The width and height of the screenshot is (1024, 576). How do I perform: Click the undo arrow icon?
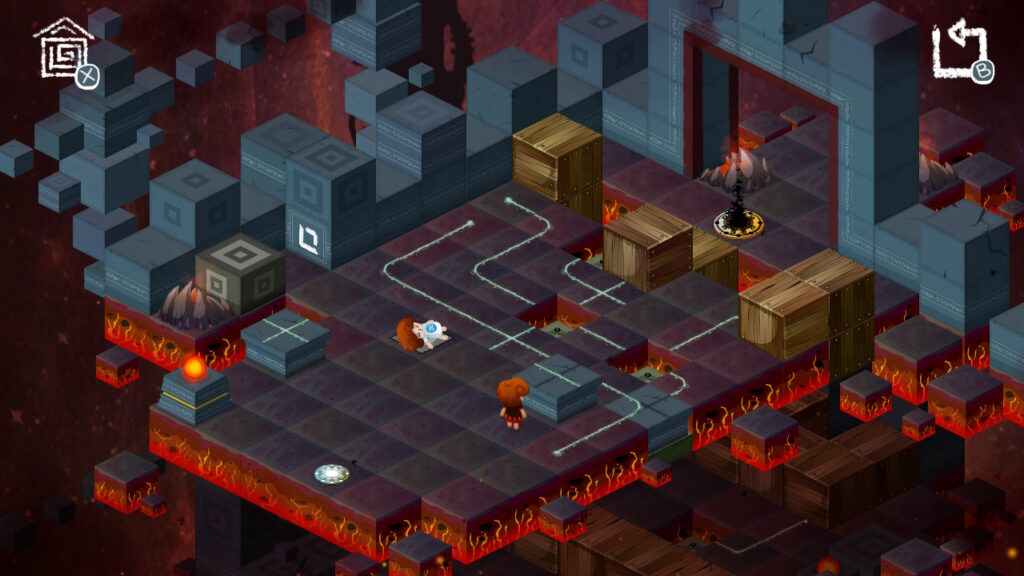(x=960, y=49)
